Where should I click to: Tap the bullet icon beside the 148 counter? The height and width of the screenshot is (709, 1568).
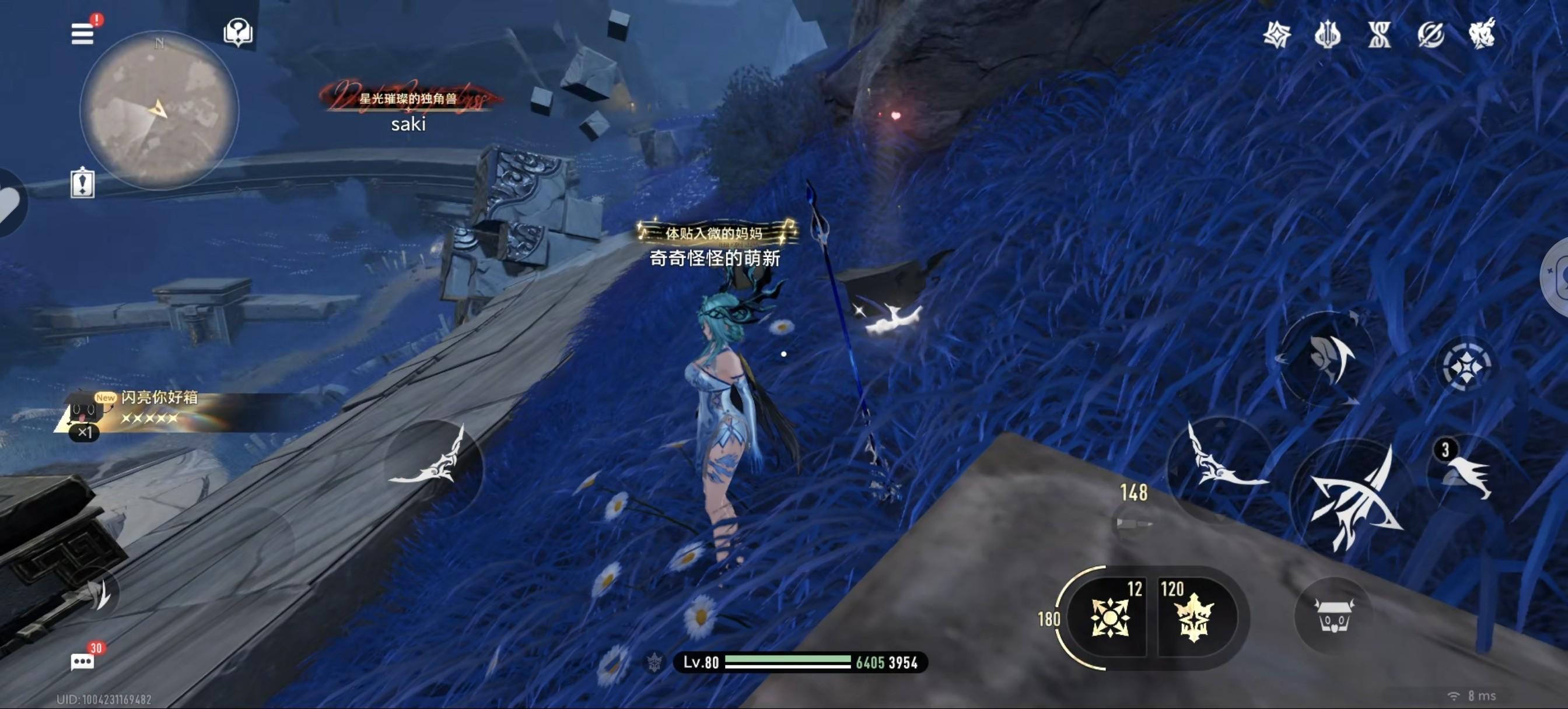1133,524
